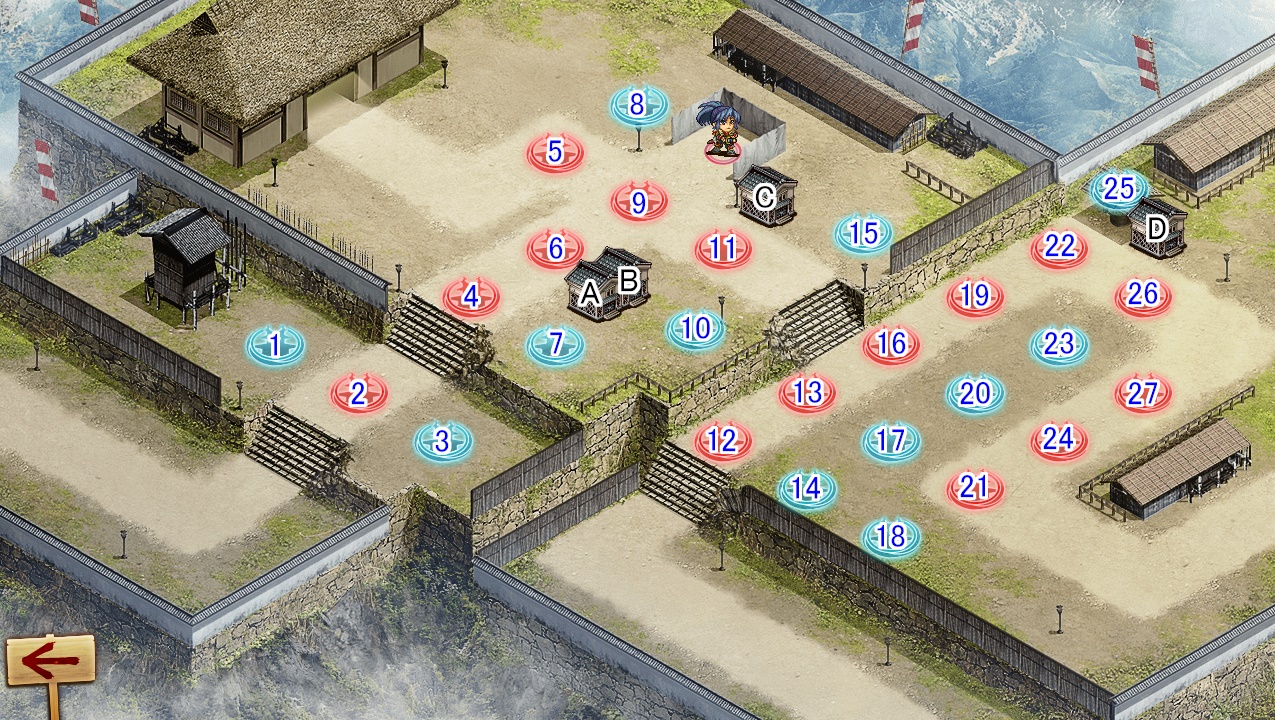Viewport: 1275px width, 720px height.
Task: Select blue stage node 25
Action: tap(1119, 188)
